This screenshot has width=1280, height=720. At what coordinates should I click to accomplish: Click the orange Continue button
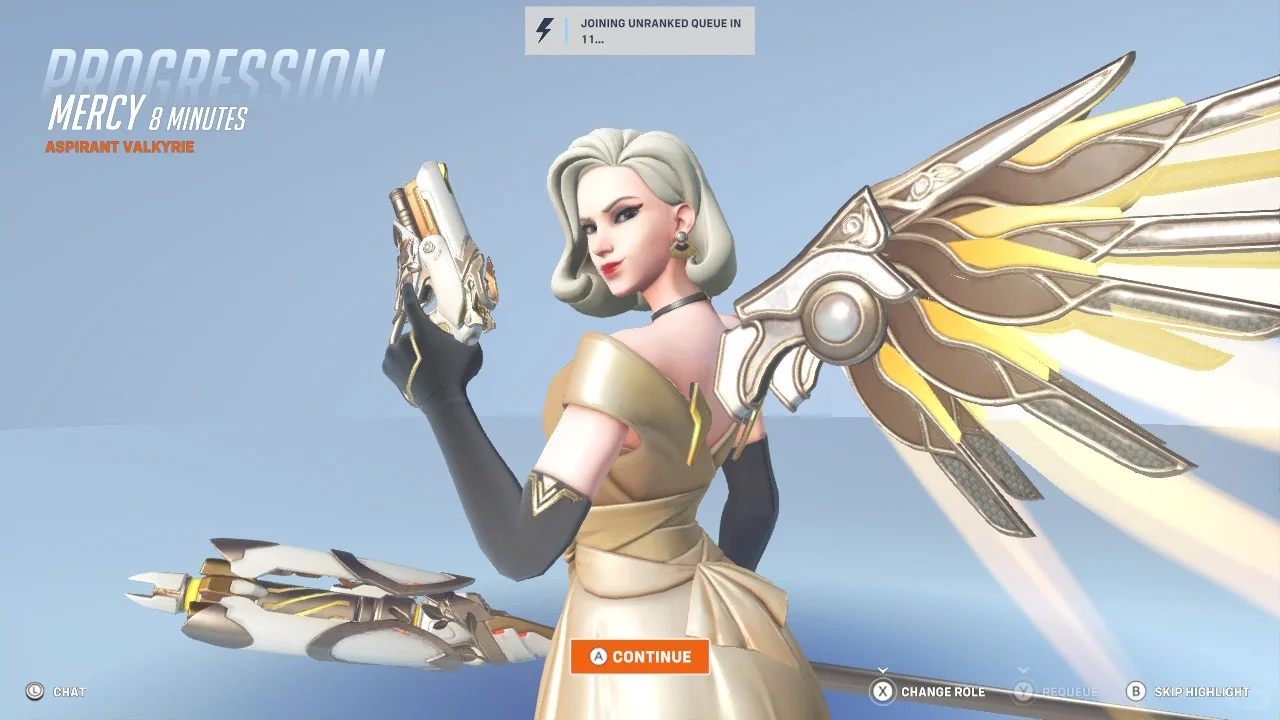point(640,657)
